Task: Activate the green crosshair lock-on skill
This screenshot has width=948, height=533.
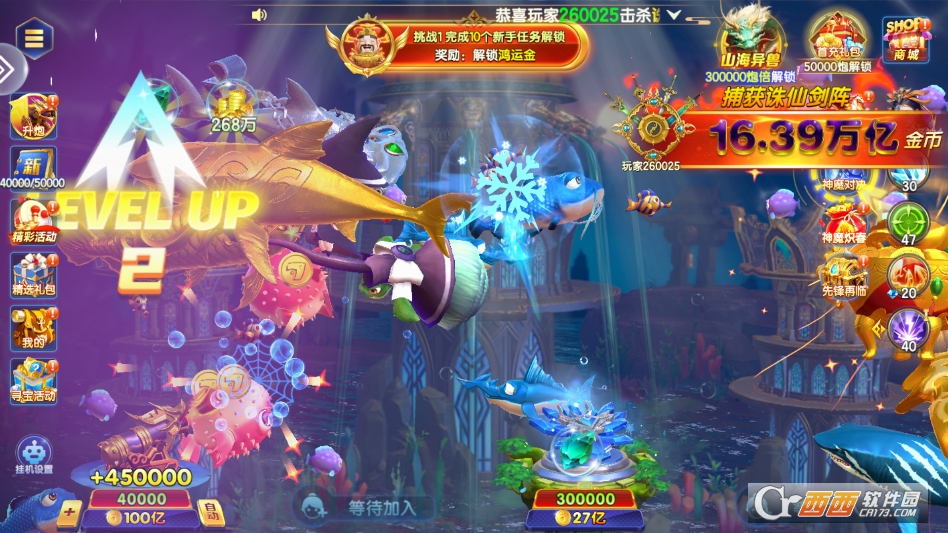Action: coord(908,220)
